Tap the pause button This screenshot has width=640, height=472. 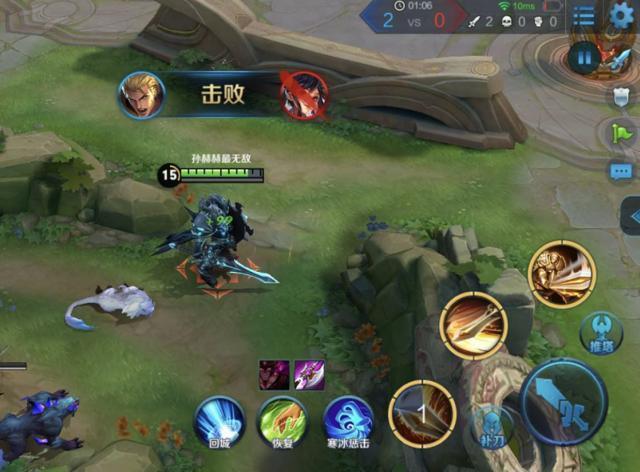tap(585, 58)
